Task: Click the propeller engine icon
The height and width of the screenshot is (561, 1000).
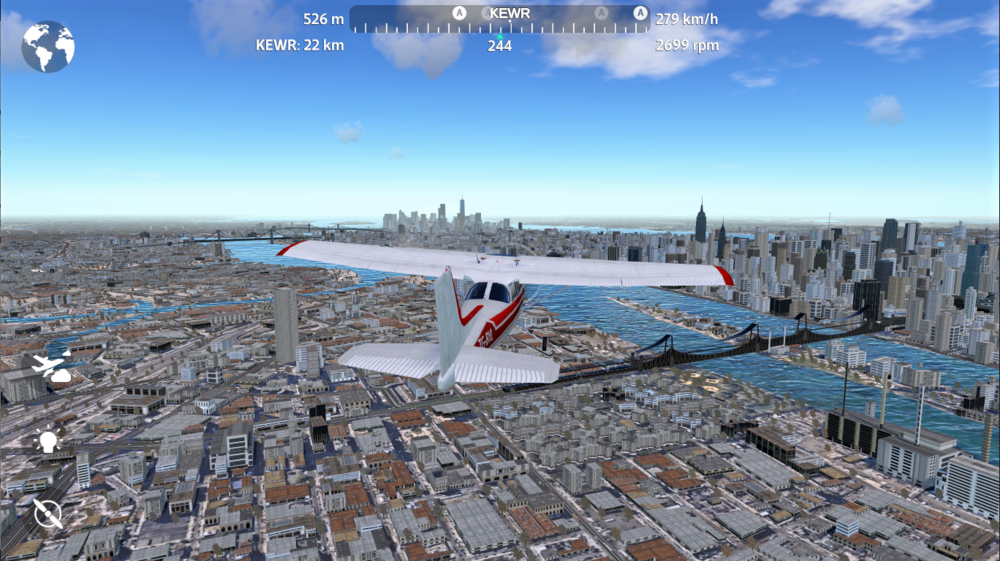Action: (47, 514)
